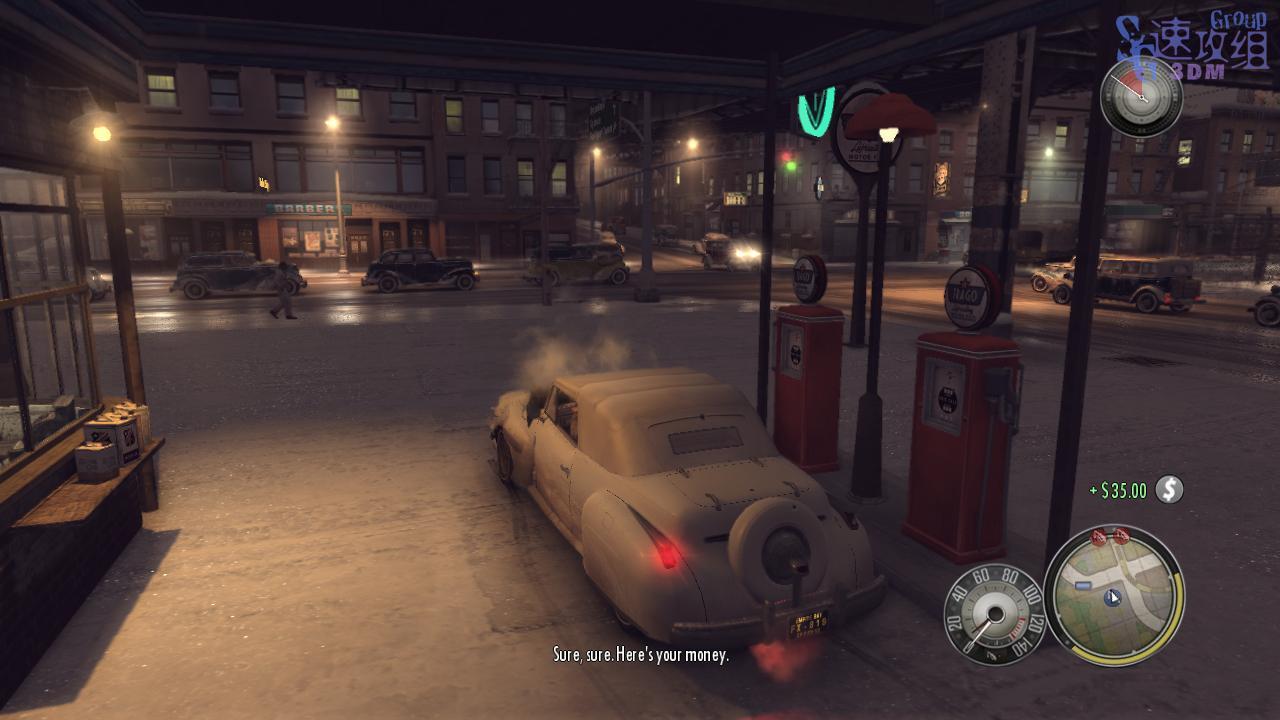Open the round clock gauge
Viewport: 1280px width, 720px height.
click(x=1141, y=97)
